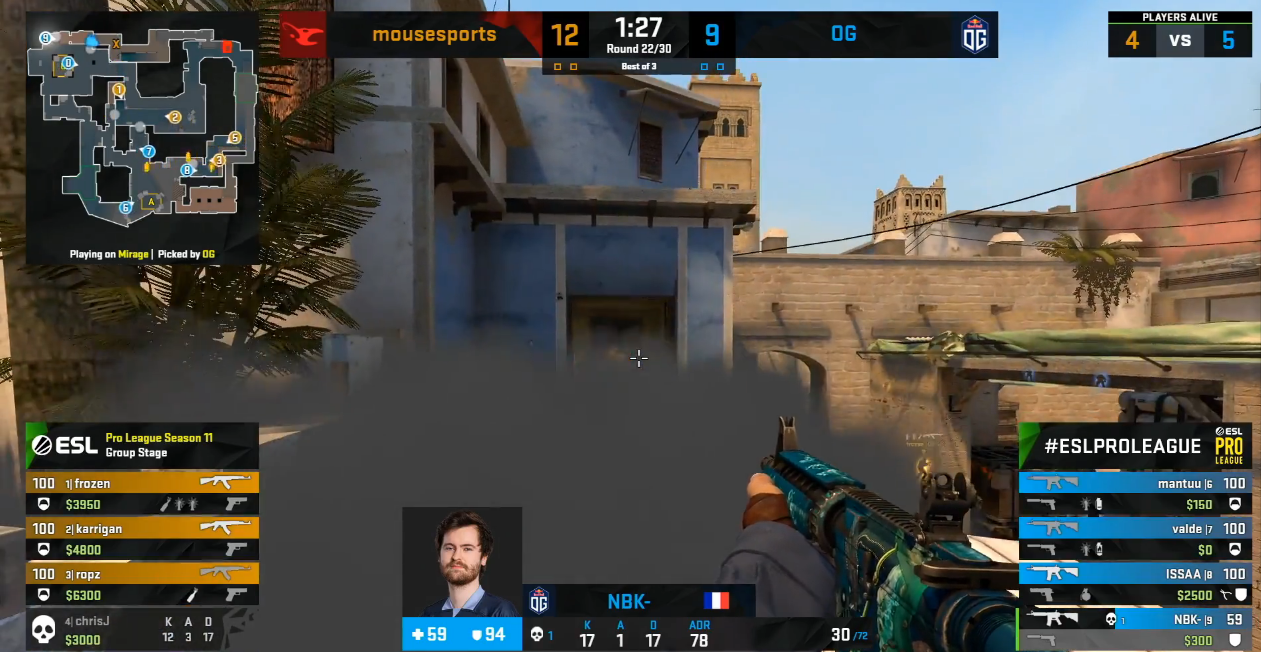
Task: Click the Mirage minimap
Action: (141, 125)
